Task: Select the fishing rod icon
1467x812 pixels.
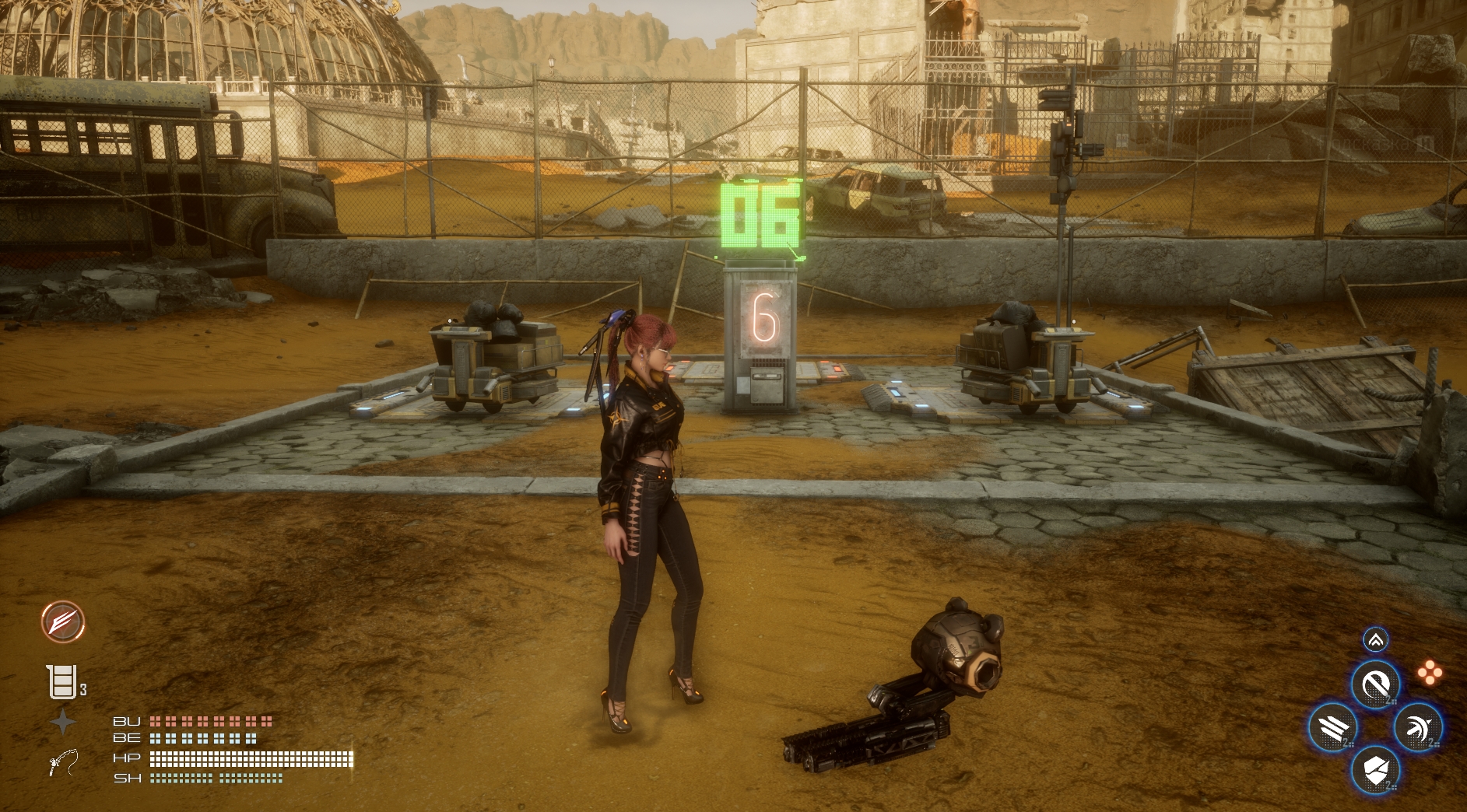Action: pyautogui.click(x=63, y=762)
